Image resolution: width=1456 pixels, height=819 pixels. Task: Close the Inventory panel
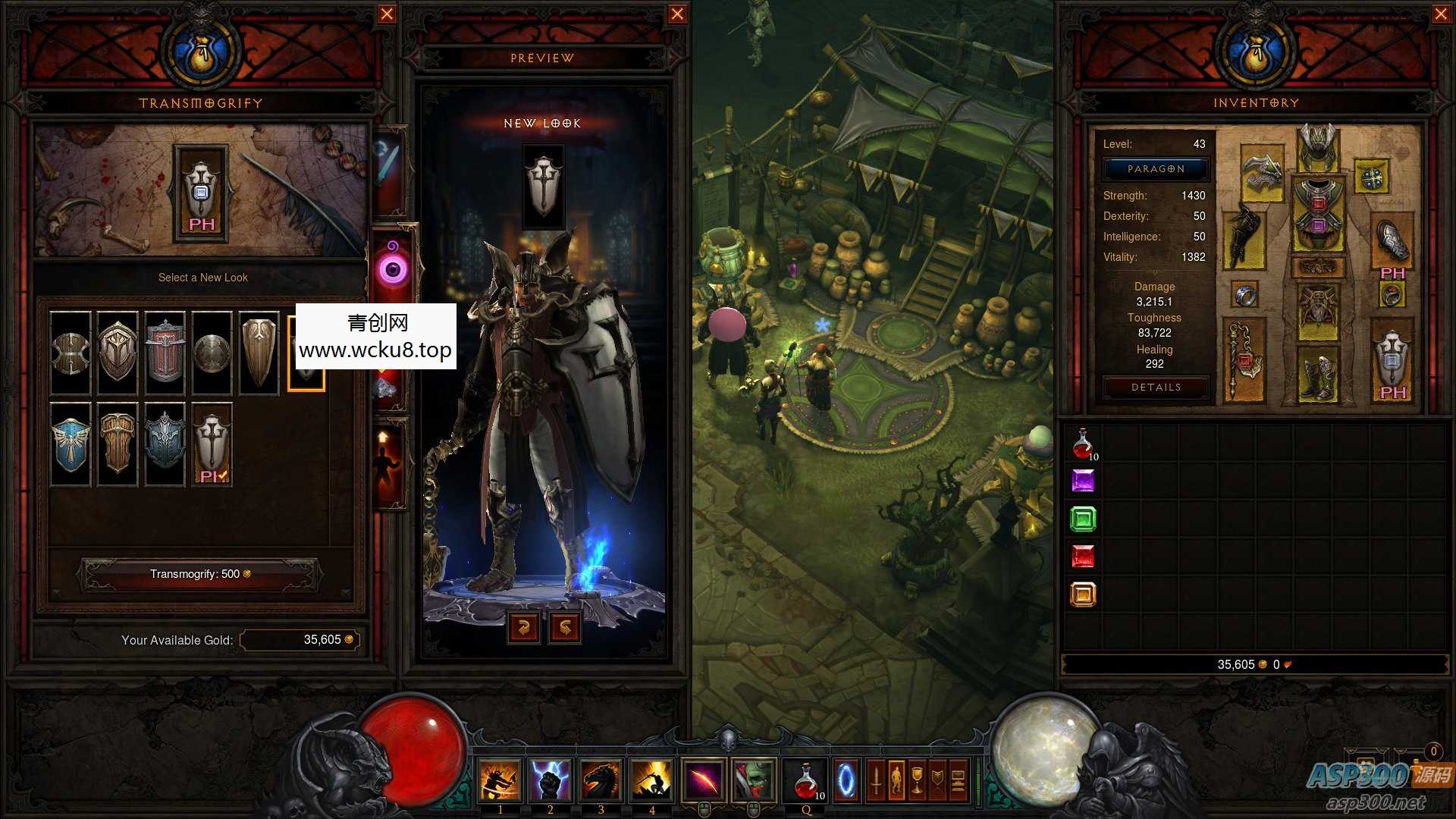[x=1441, y=14]
